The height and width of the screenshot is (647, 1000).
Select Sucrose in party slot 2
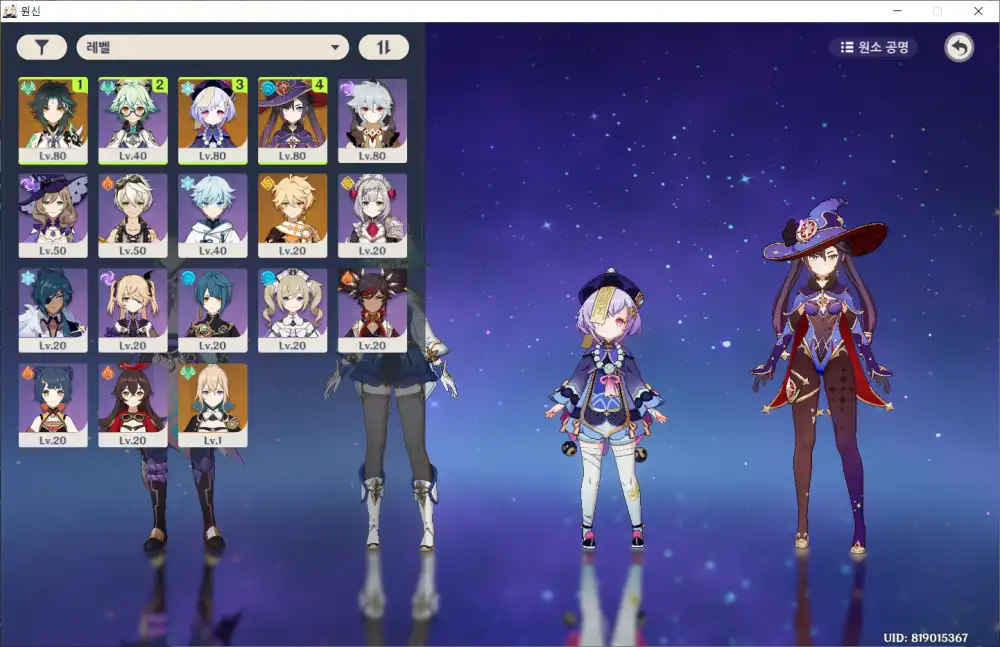pos(133,120)
